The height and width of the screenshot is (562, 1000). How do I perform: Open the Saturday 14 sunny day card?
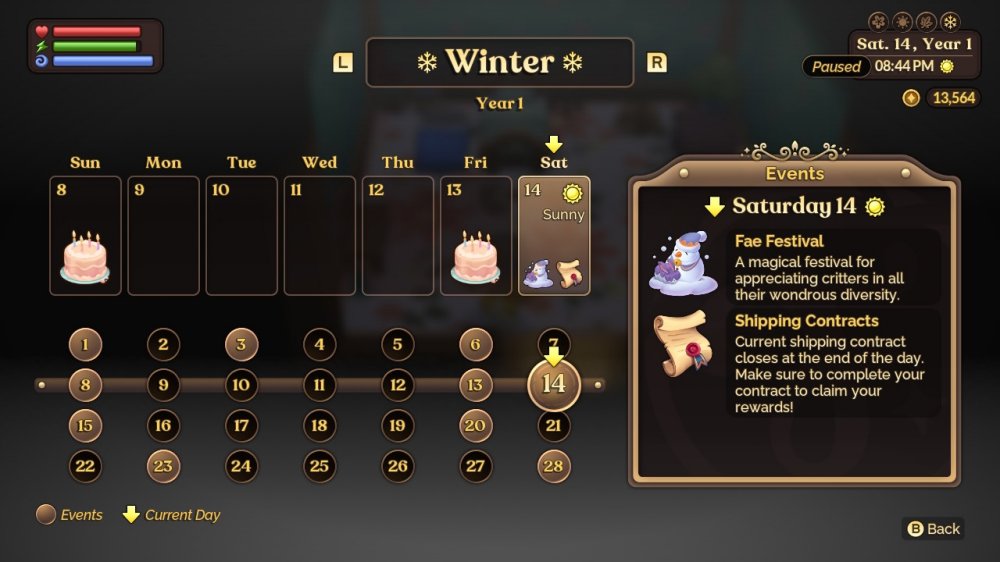point(554,236)
